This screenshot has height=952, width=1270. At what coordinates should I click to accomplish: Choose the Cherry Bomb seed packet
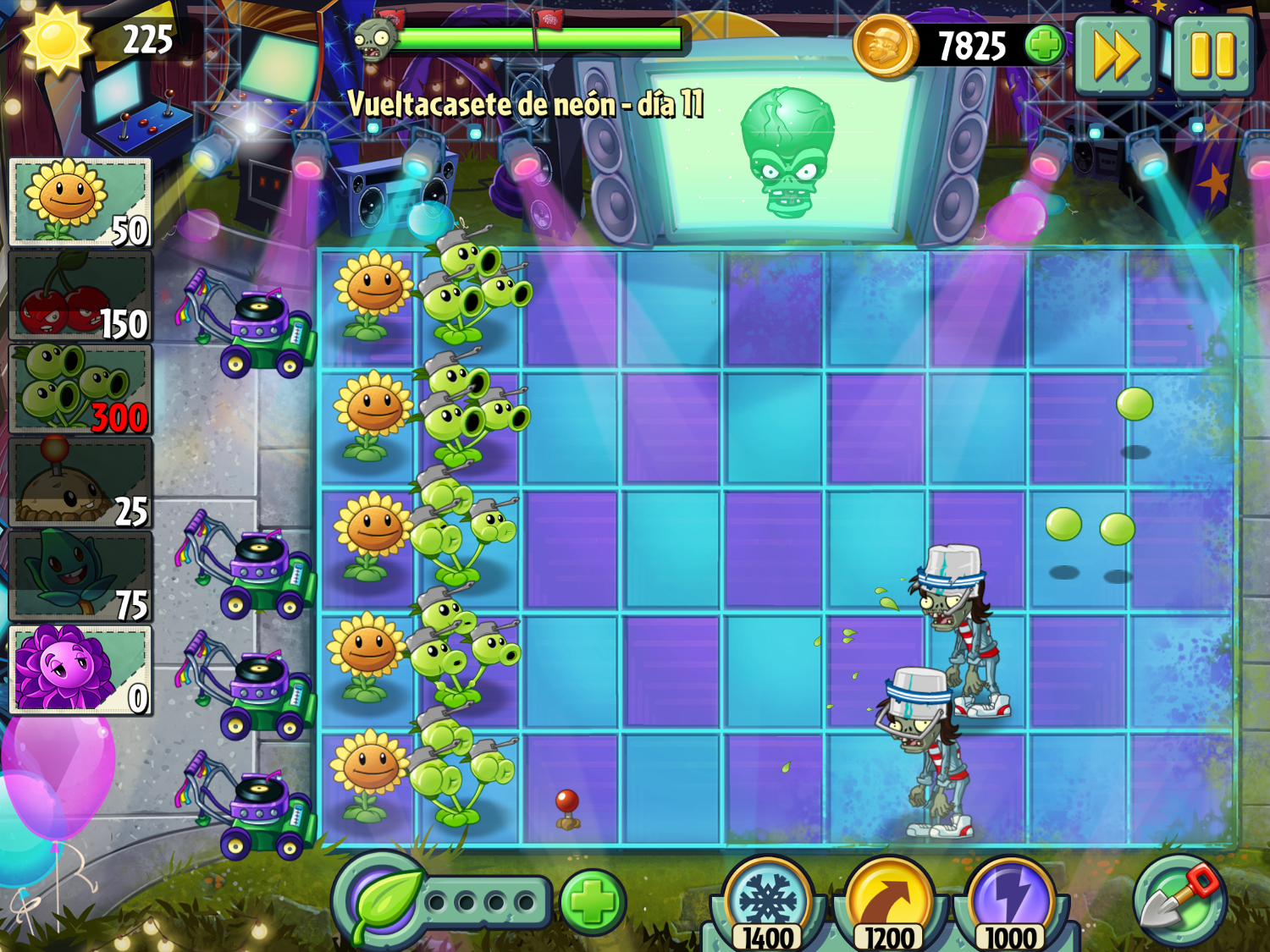click(80, 296)
